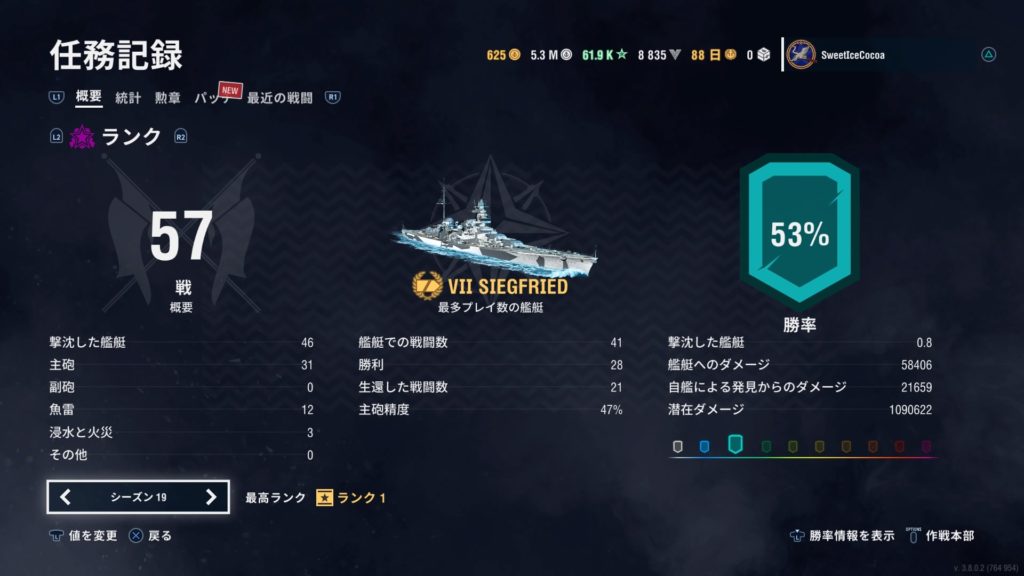Advance to the next season with right arrow

[x=210, y=497]
